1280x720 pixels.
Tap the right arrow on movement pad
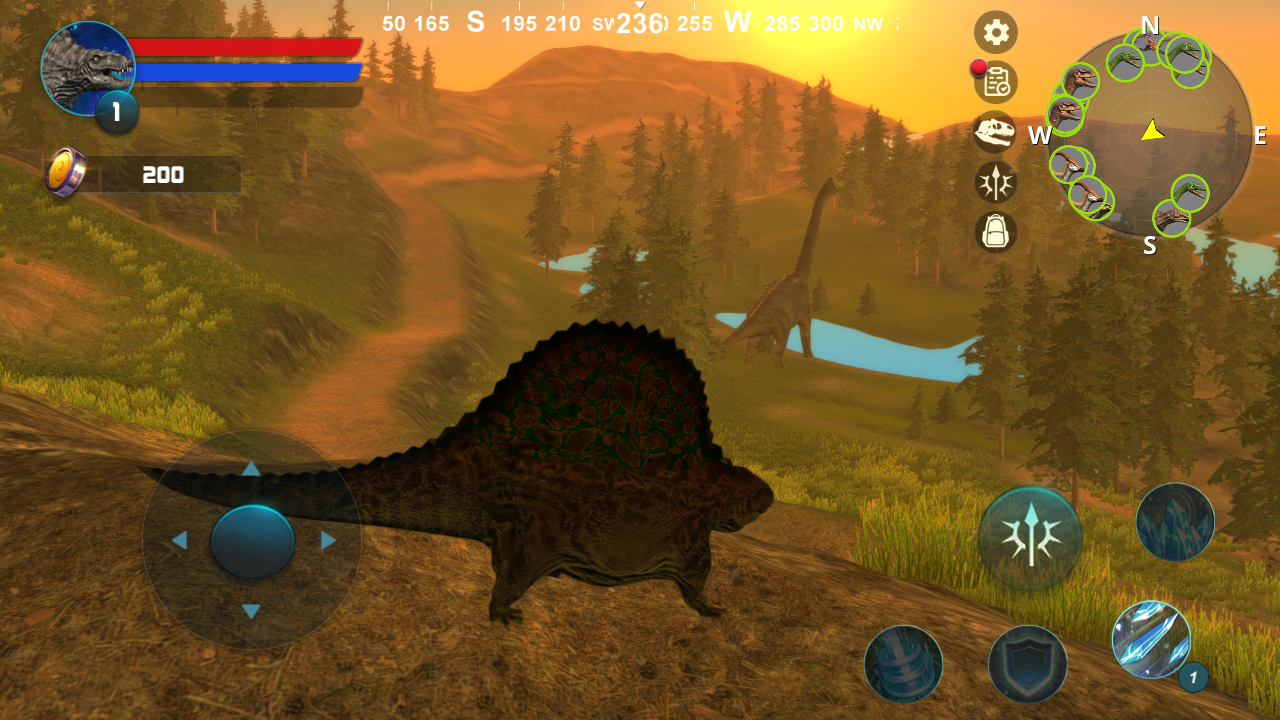point(327,541)
